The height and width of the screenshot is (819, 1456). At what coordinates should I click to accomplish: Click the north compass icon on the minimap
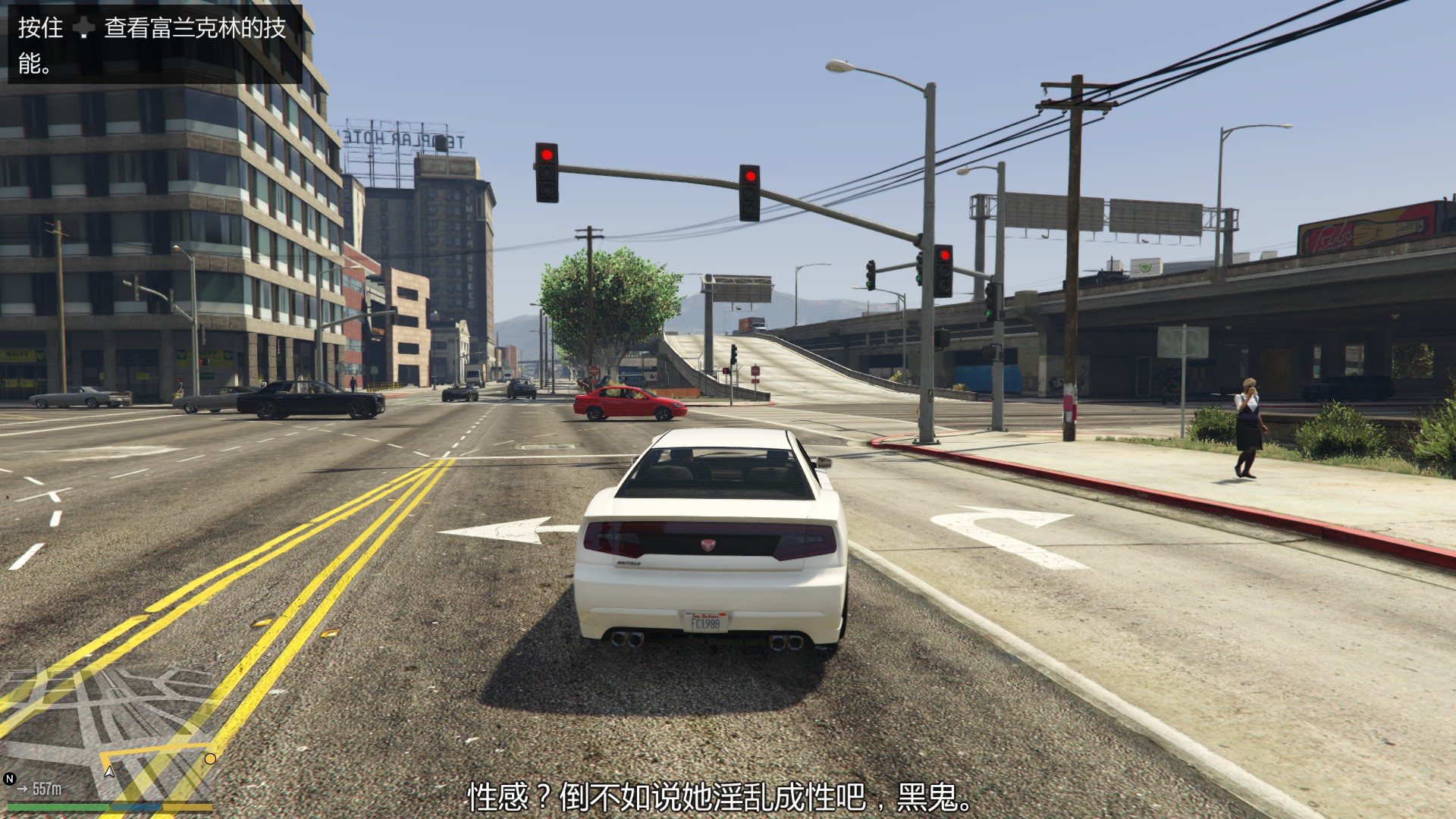(x=10, y=778)
